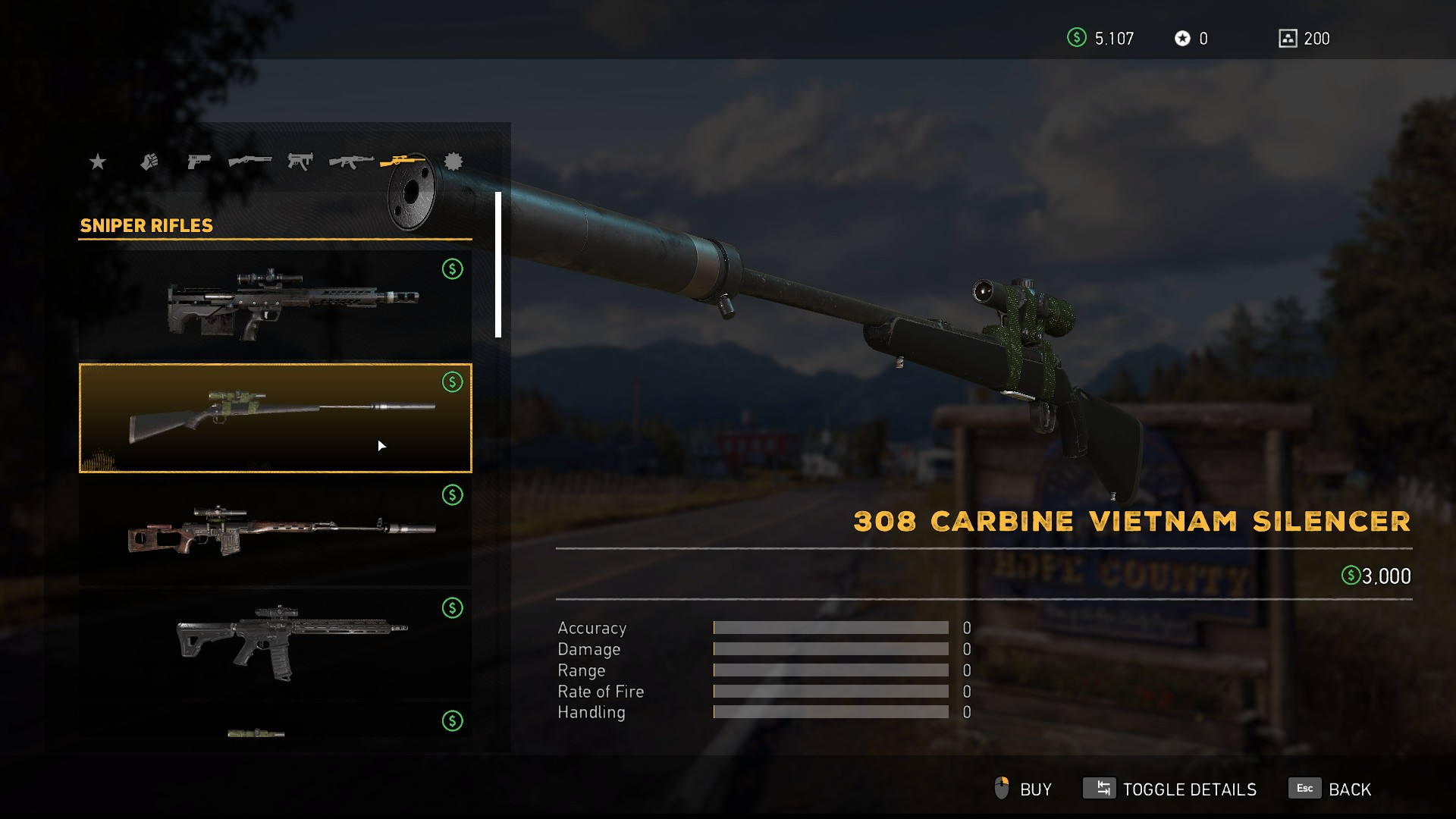Open the submachine gun category
The image size is (1456, 819).
point(300,162)
